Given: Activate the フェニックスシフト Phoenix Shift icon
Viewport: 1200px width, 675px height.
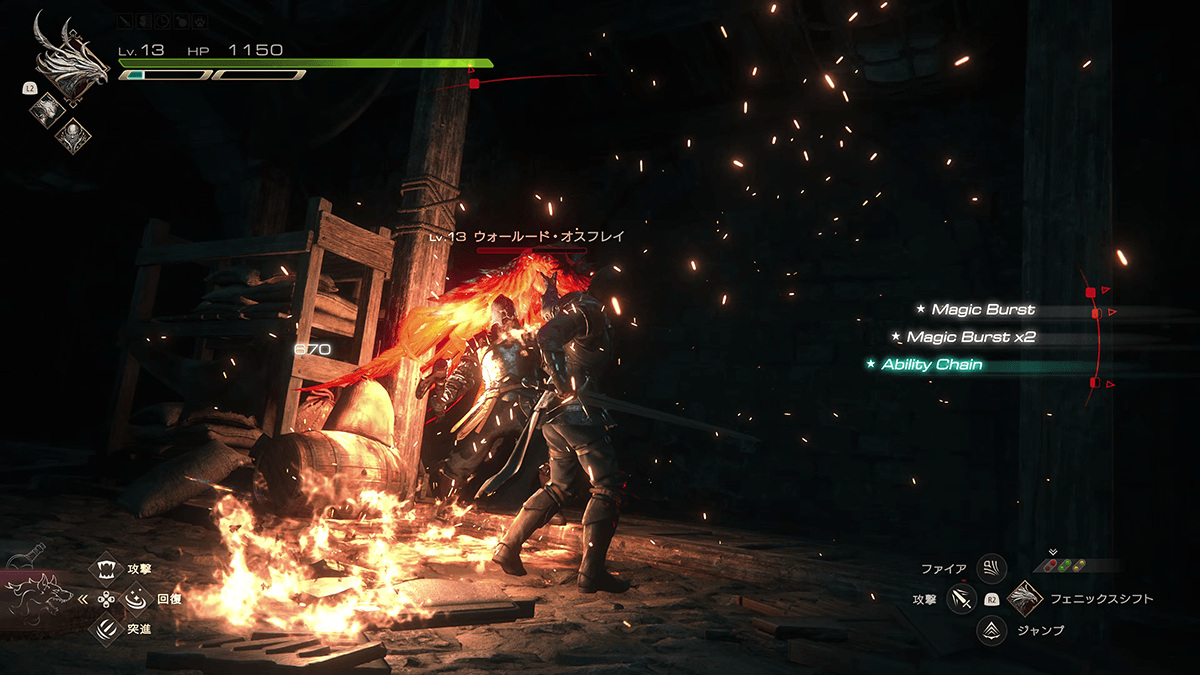Looking at the screenshot, I should (x=1025, y=599).
